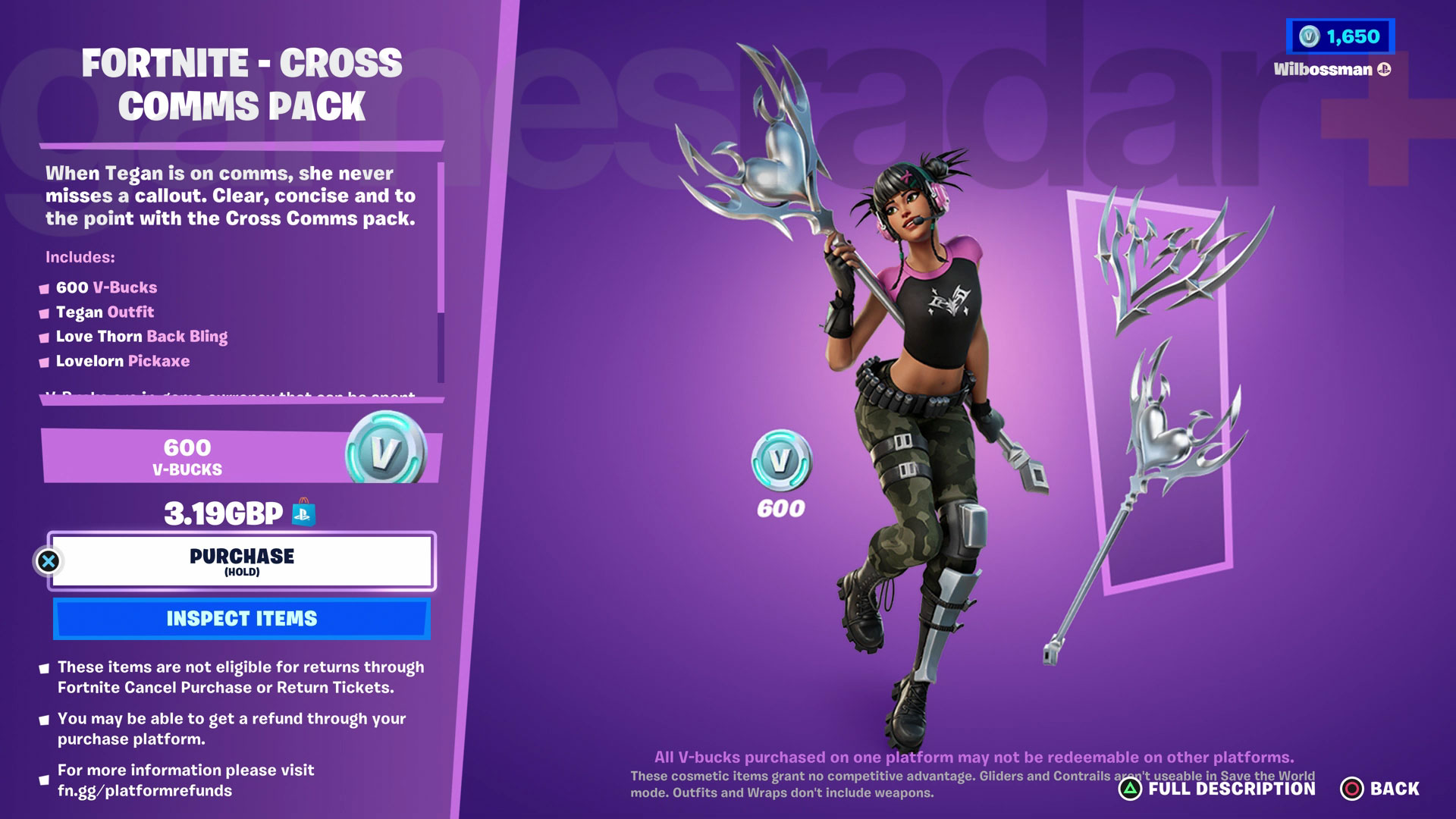Click the Tegan Outfit list entry
The height and width of the screenshot is (819, 1456).
tap(105, 312)
